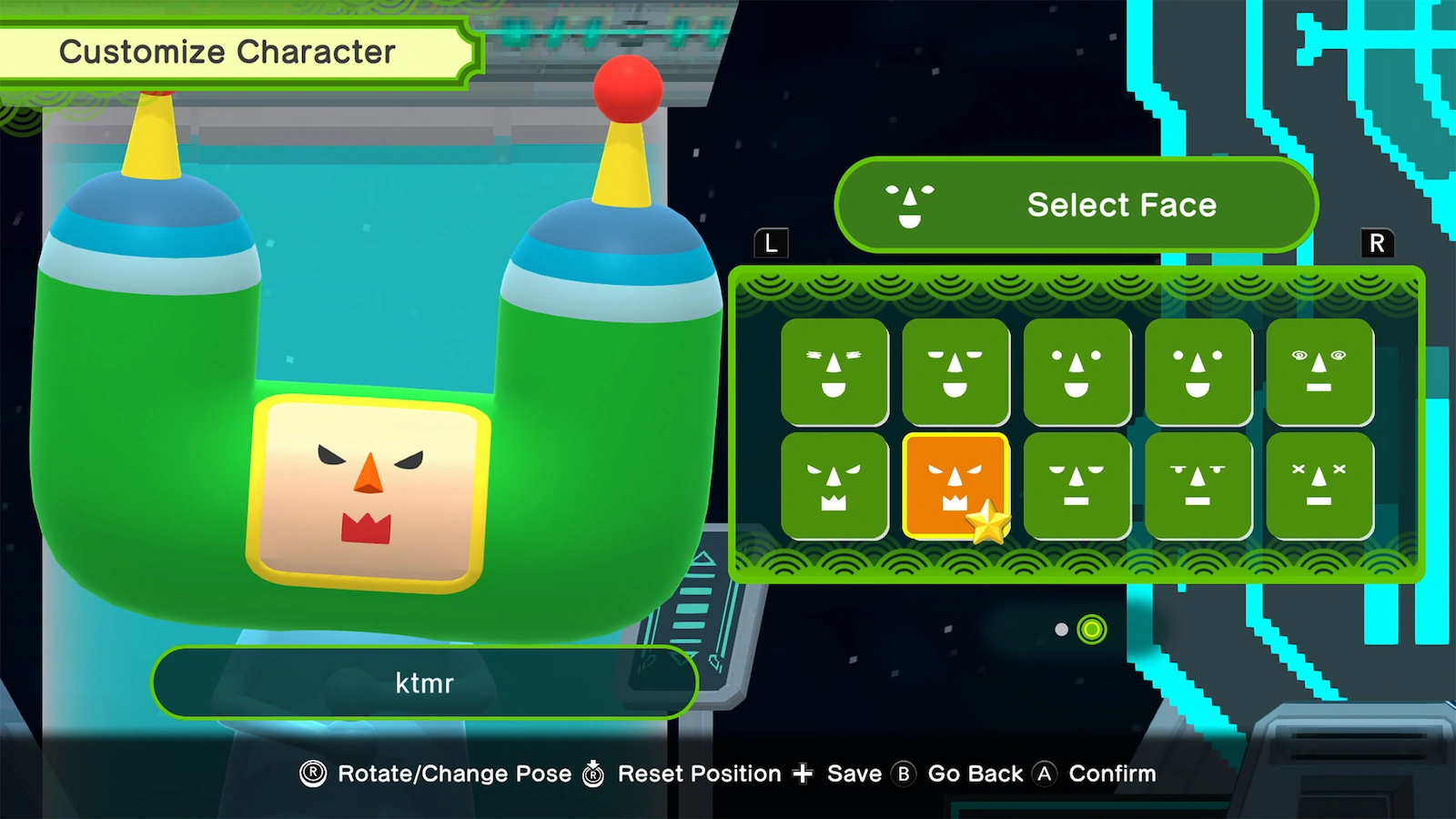
Task: Click the currently selected orange angry face
Action: (955, 478)
